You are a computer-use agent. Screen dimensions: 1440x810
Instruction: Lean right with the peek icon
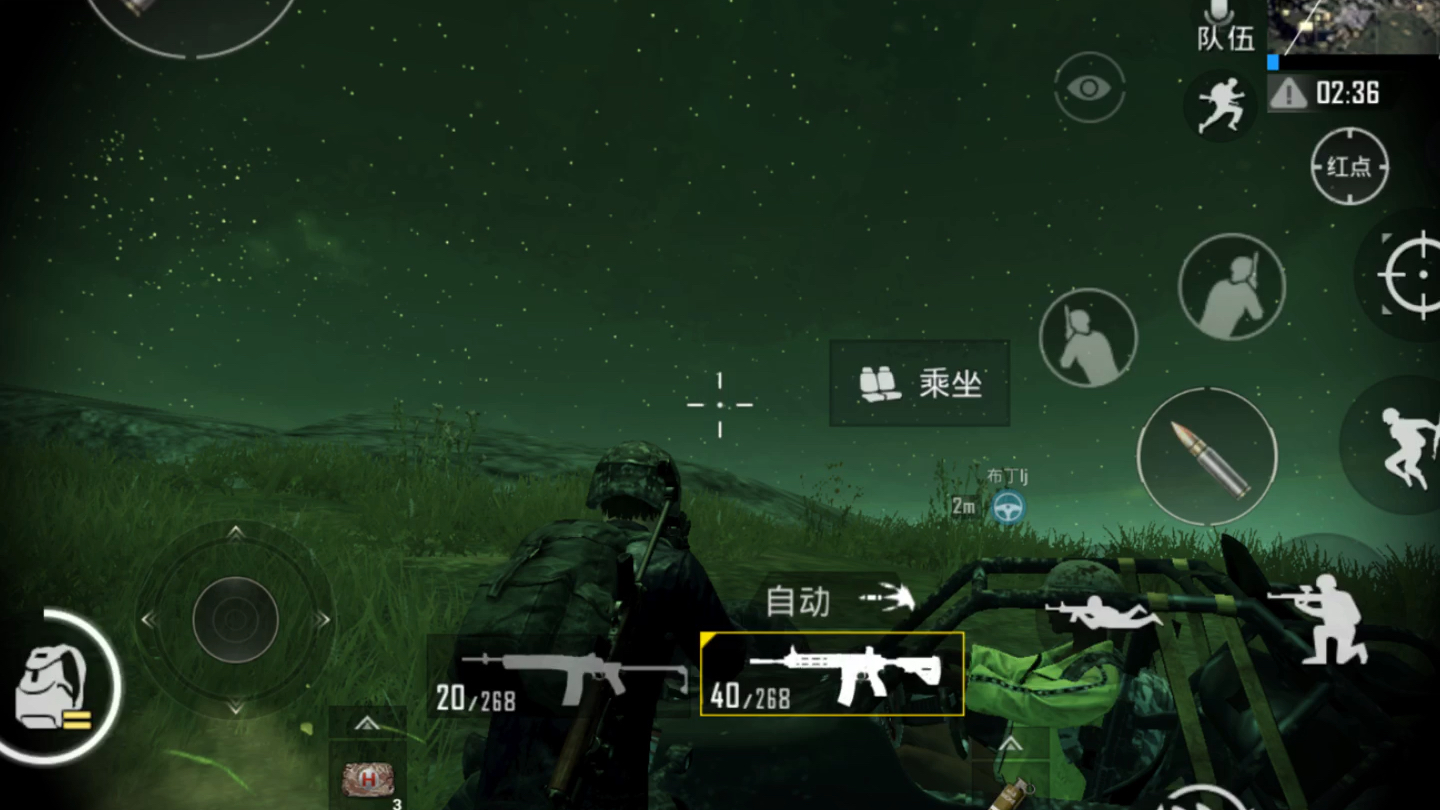coord(1231,287)
